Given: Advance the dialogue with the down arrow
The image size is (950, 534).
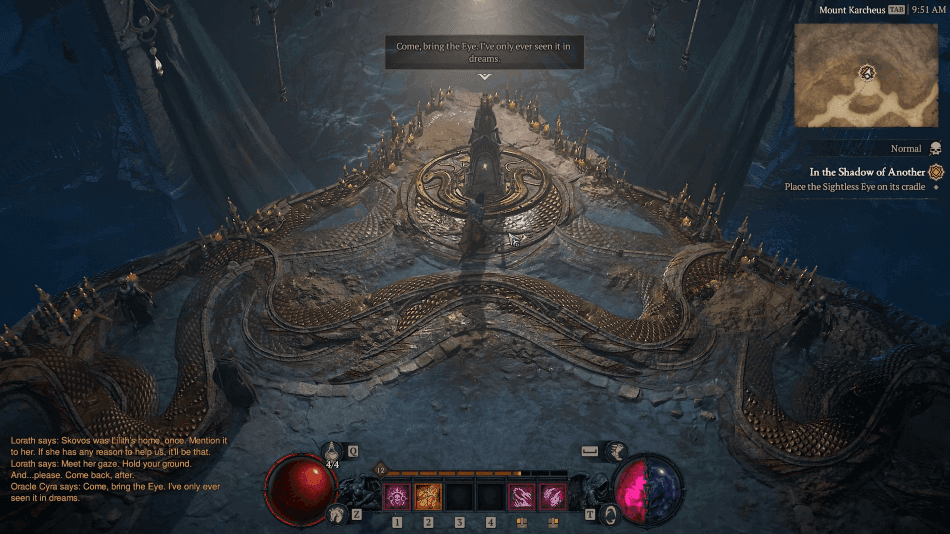Looking at the screenshot, I should [x=485, y=76].
